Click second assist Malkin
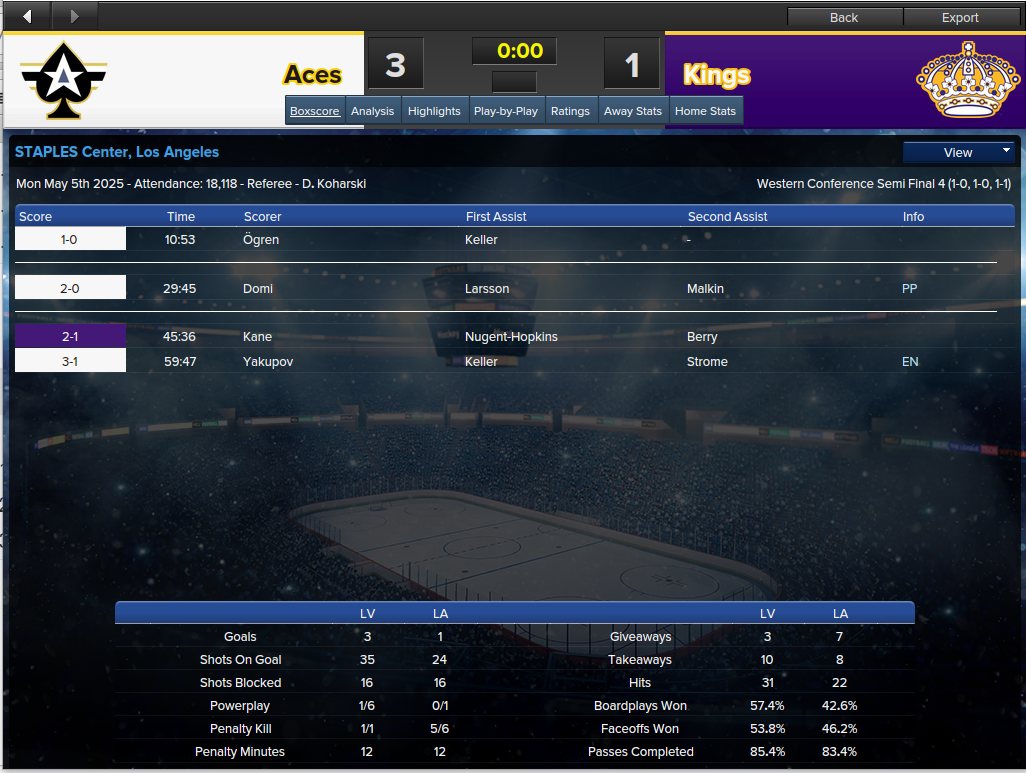Viewport: 1026px width, 773px height. [x=705, y=289]
